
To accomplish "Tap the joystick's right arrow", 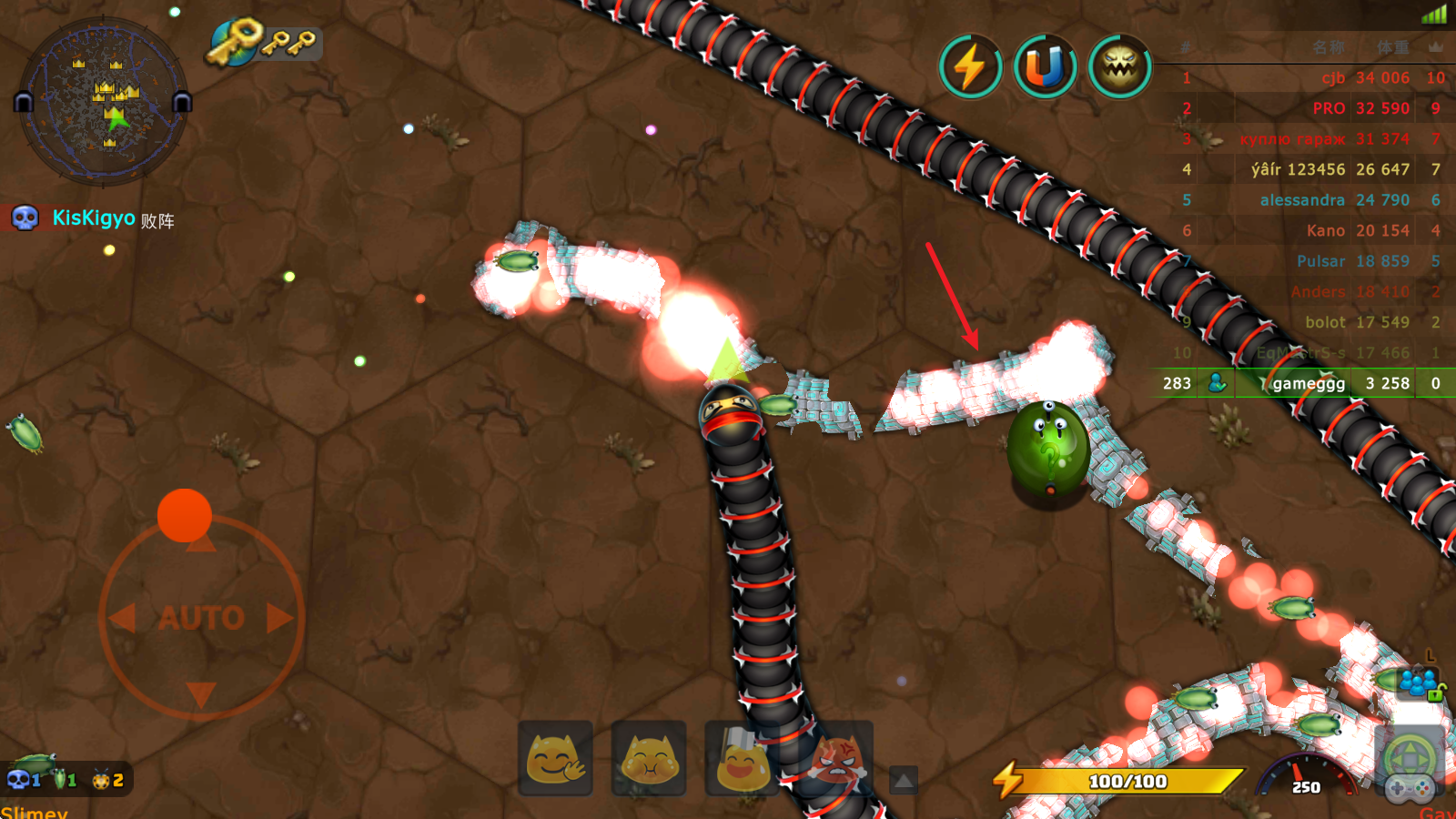I will coord(279,618).
